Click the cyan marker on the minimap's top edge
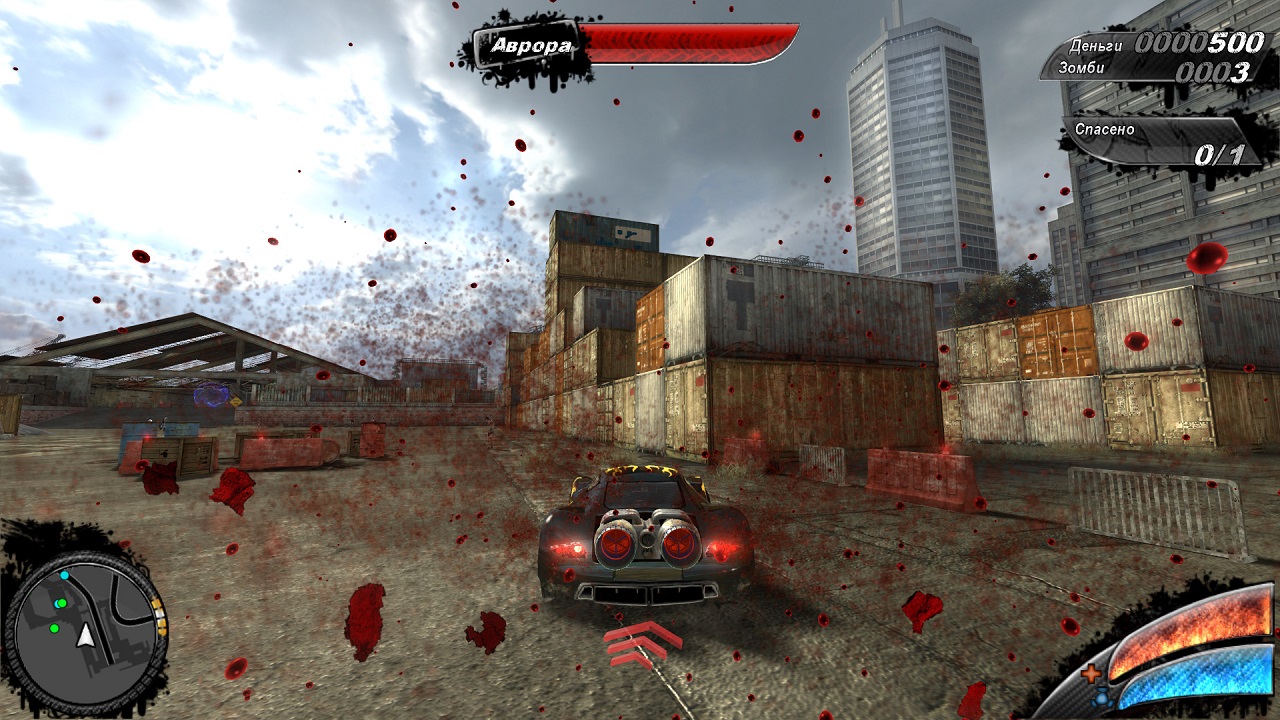 [64, 575]
